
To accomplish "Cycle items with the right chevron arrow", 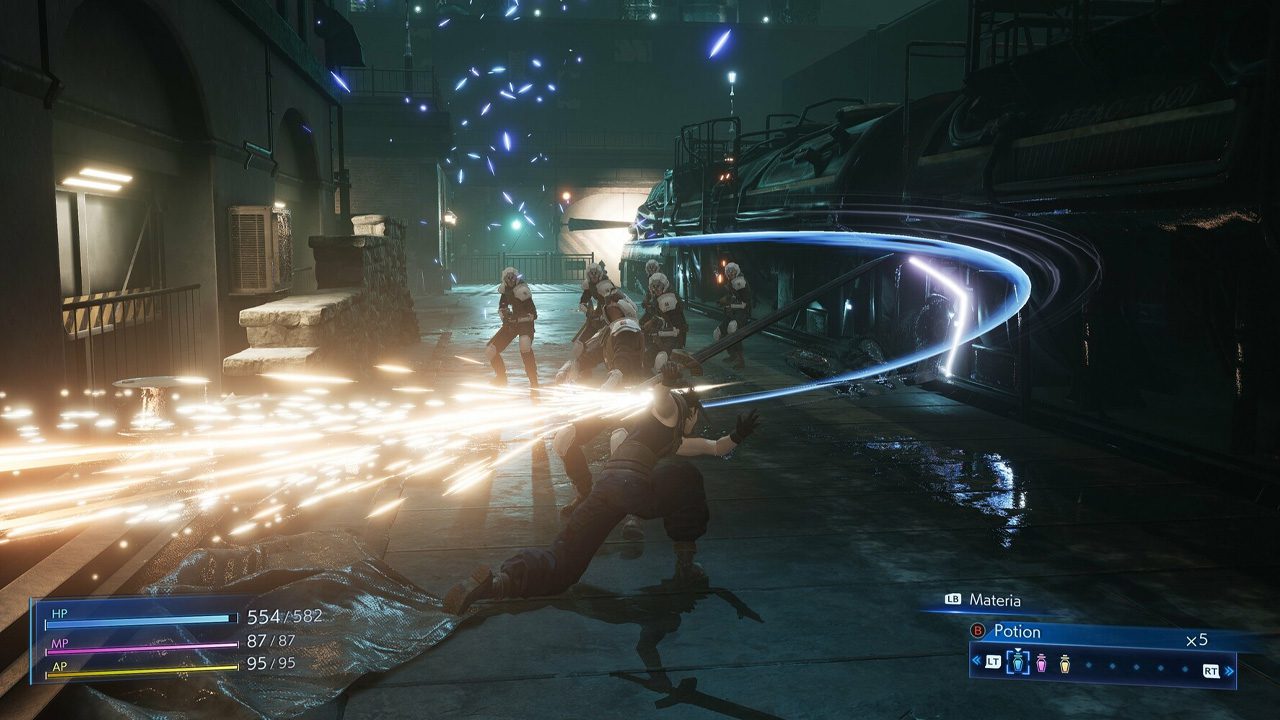I will coord(1230,670).
